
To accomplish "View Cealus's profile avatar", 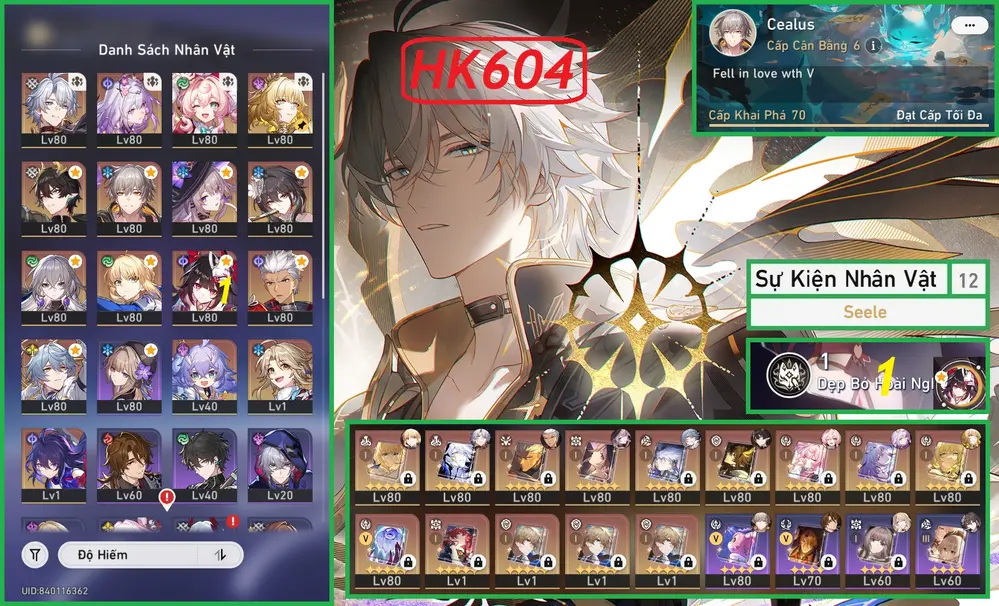I will tap(731, 36).
